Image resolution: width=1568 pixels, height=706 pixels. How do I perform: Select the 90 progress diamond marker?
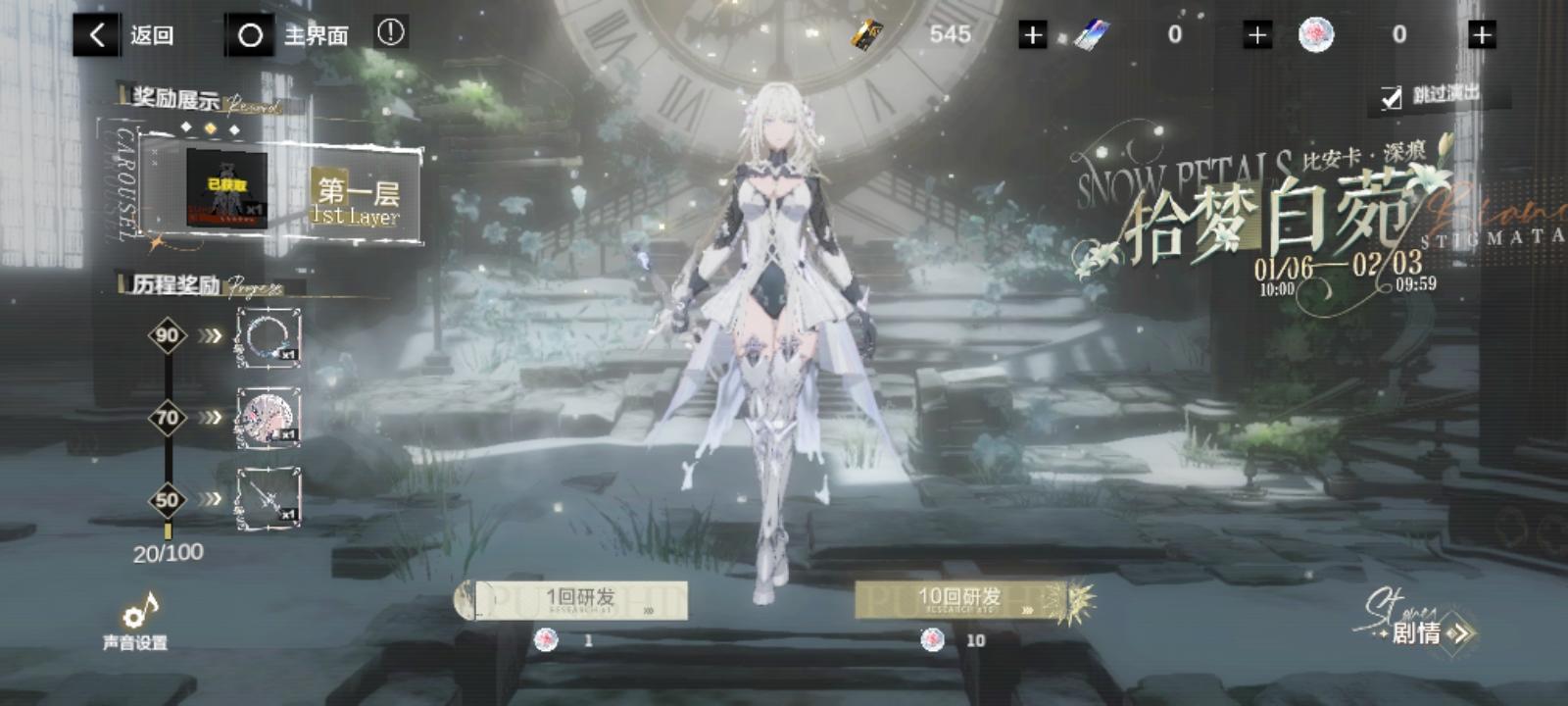[167, 333]
